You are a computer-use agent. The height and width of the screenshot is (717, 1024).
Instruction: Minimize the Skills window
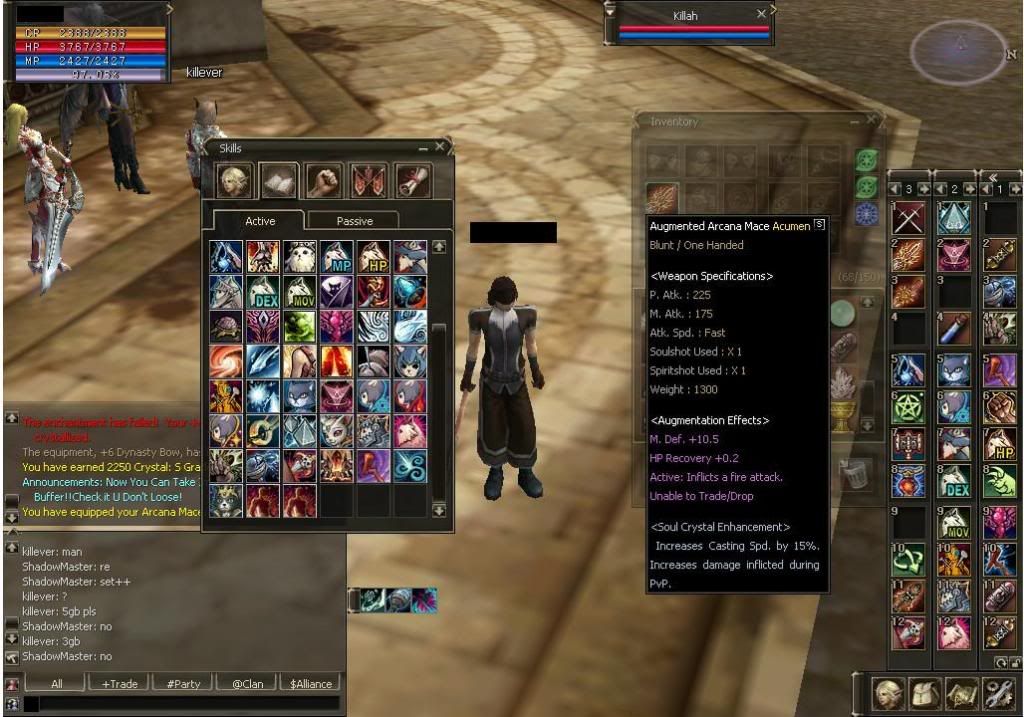[423, 148]
